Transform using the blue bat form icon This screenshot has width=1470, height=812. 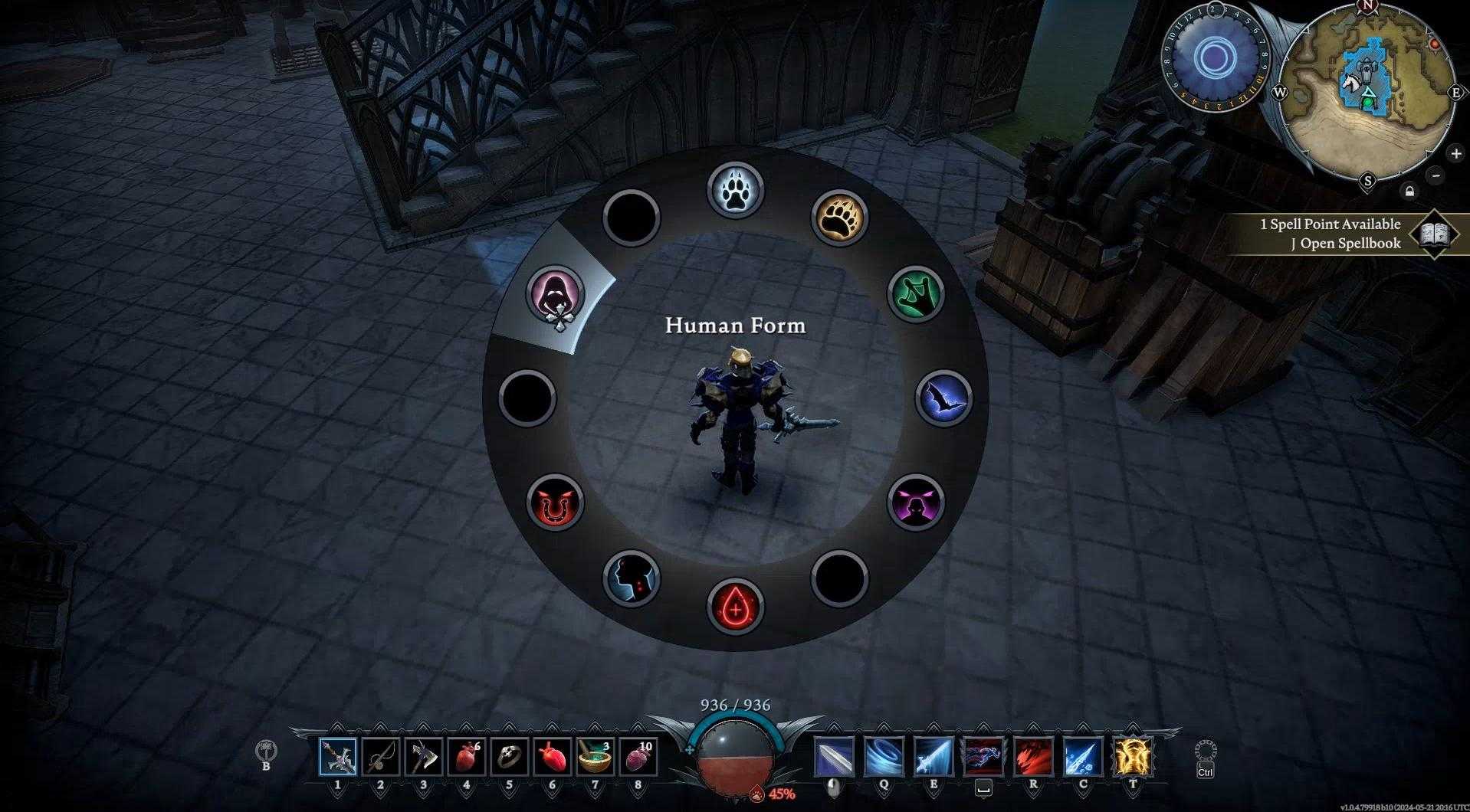click(944, 398)
